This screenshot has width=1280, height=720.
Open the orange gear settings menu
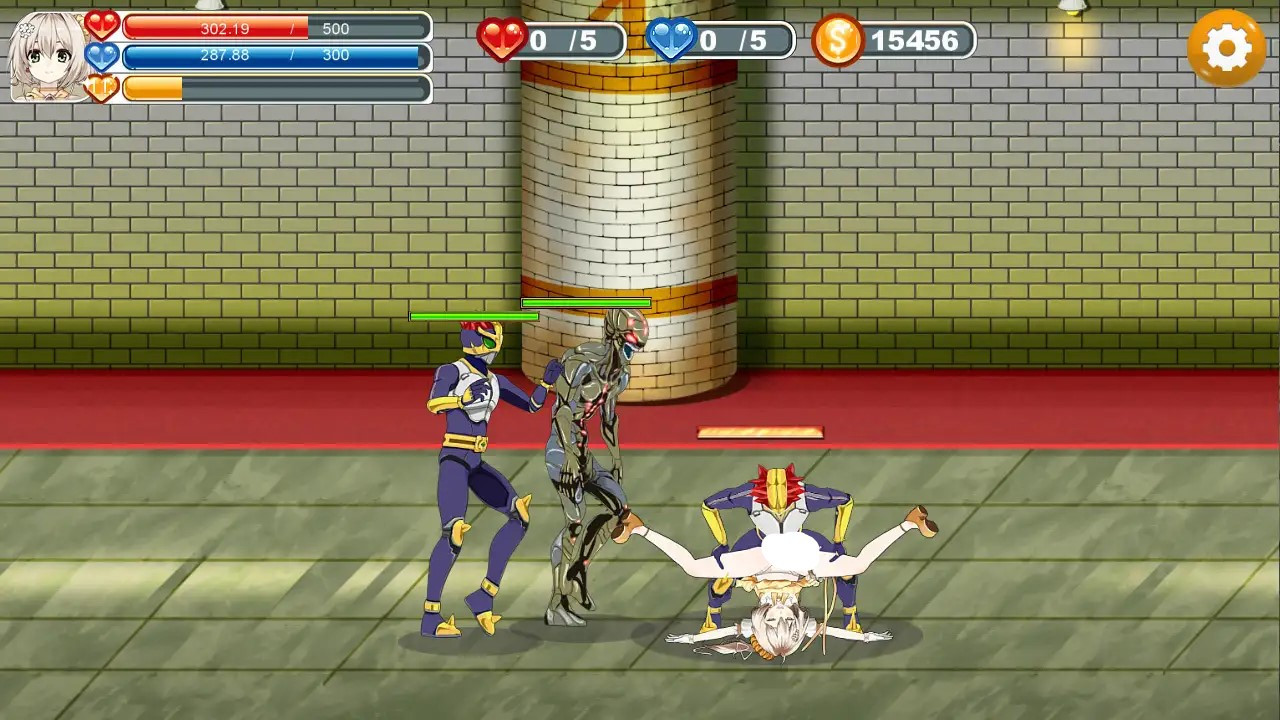(1226, 47)
